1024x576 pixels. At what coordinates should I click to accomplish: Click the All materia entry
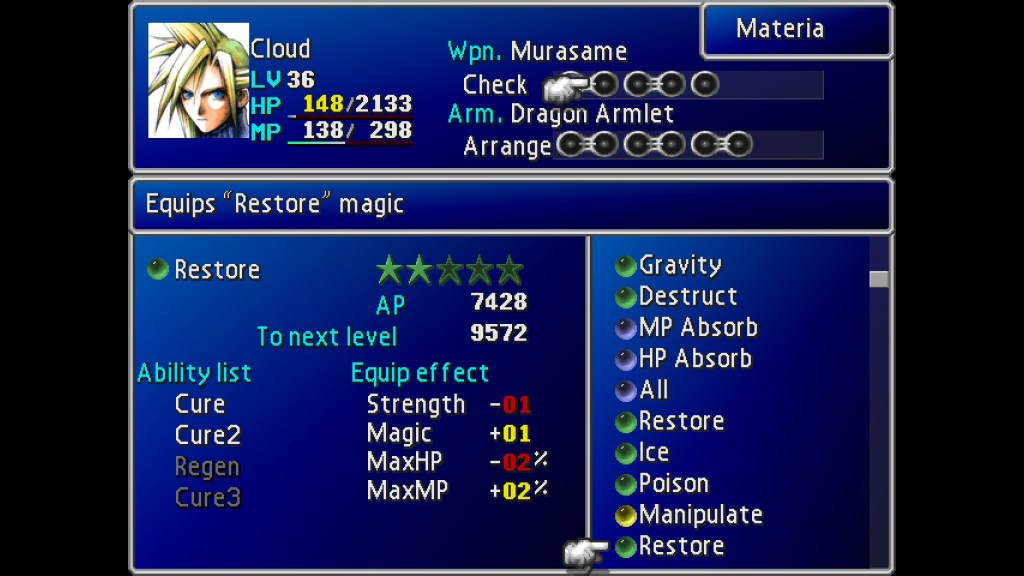(x=653, y=390)
